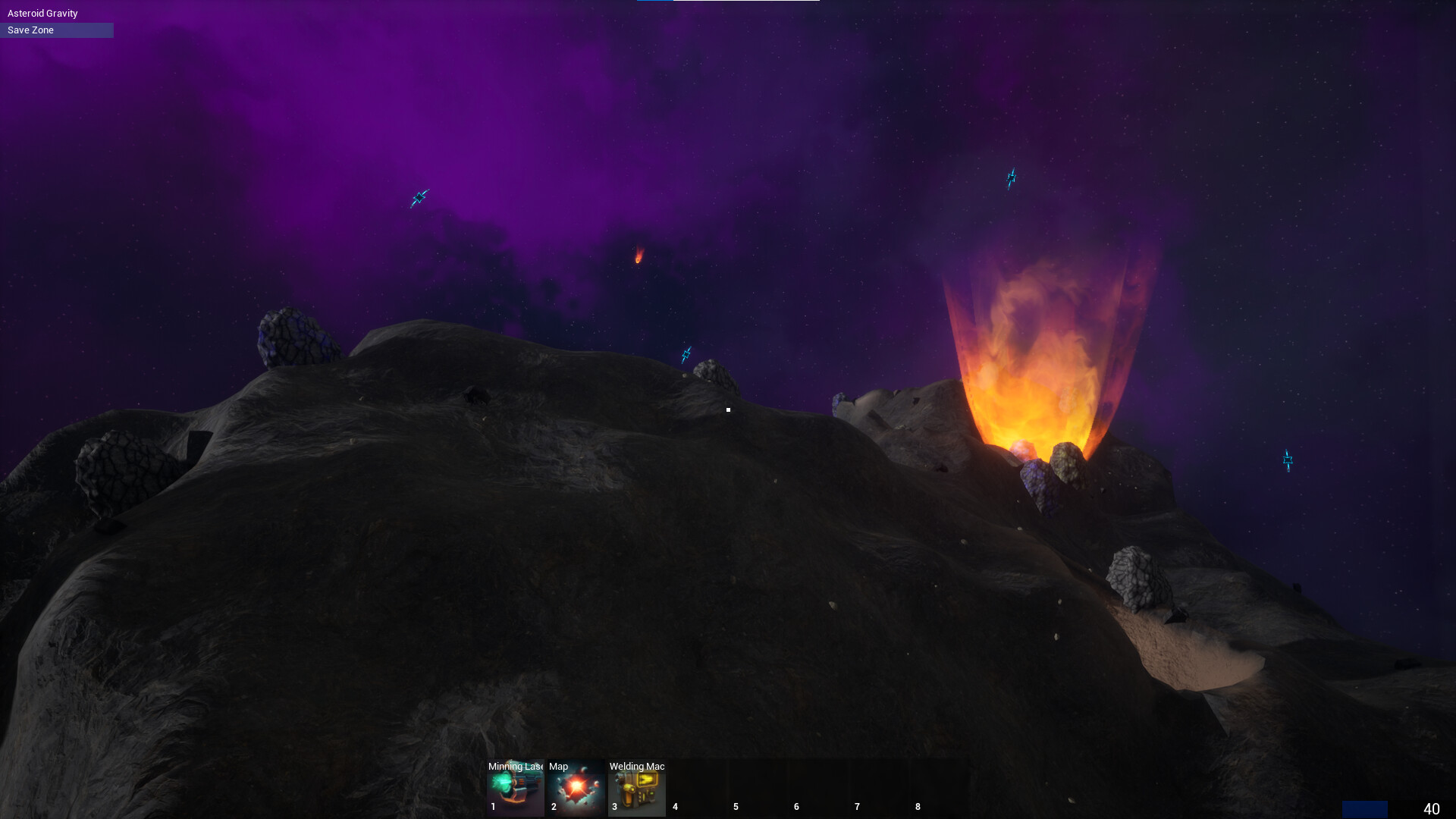The height and width of the screenshot is (819, 1456).
Task: Click the blue bolt icon near the top-right sky
Action: coord(1010,177)
